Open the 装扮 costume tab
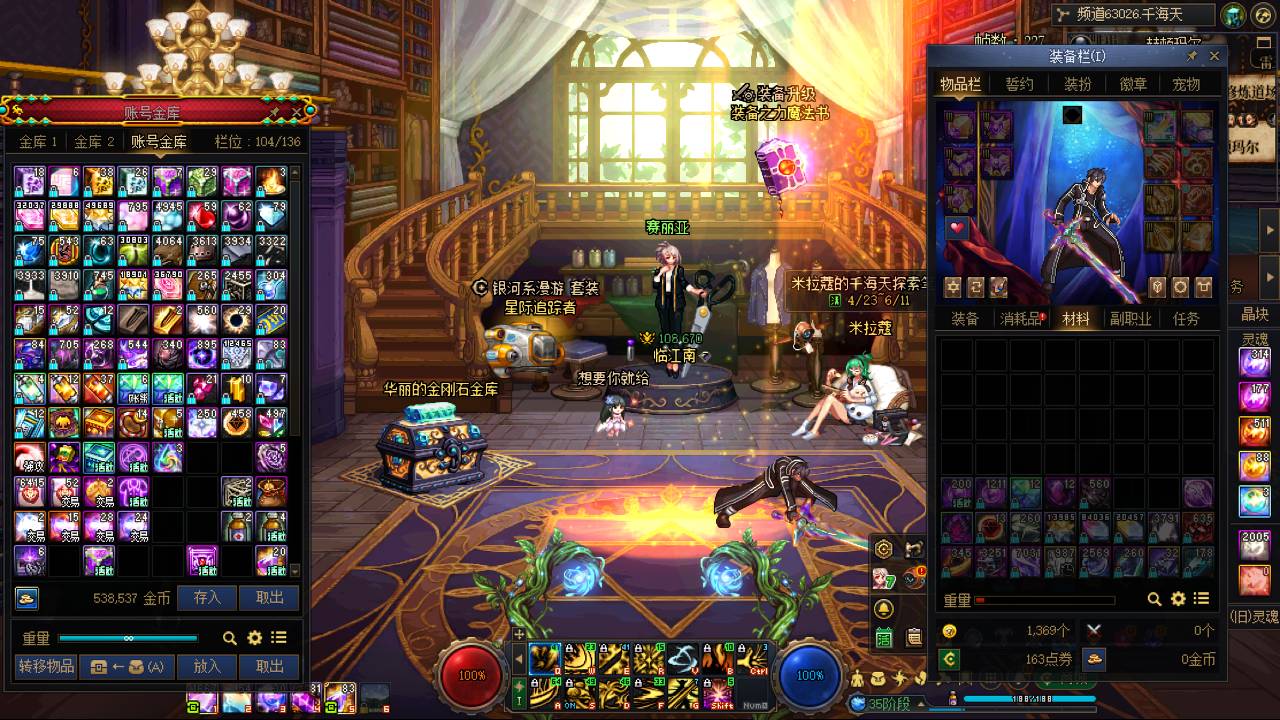Image resolution: width=1280 pixels, height=720 pixels. 1077,84
